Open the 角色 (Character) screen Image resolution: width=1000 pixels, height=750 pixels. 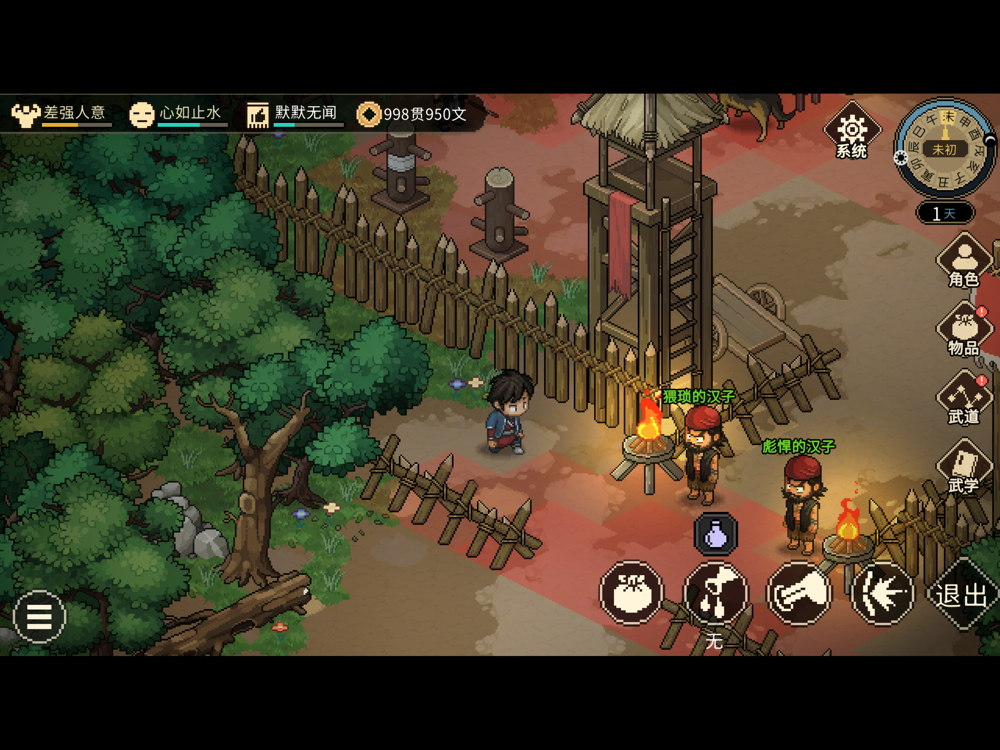click(963, 260)
